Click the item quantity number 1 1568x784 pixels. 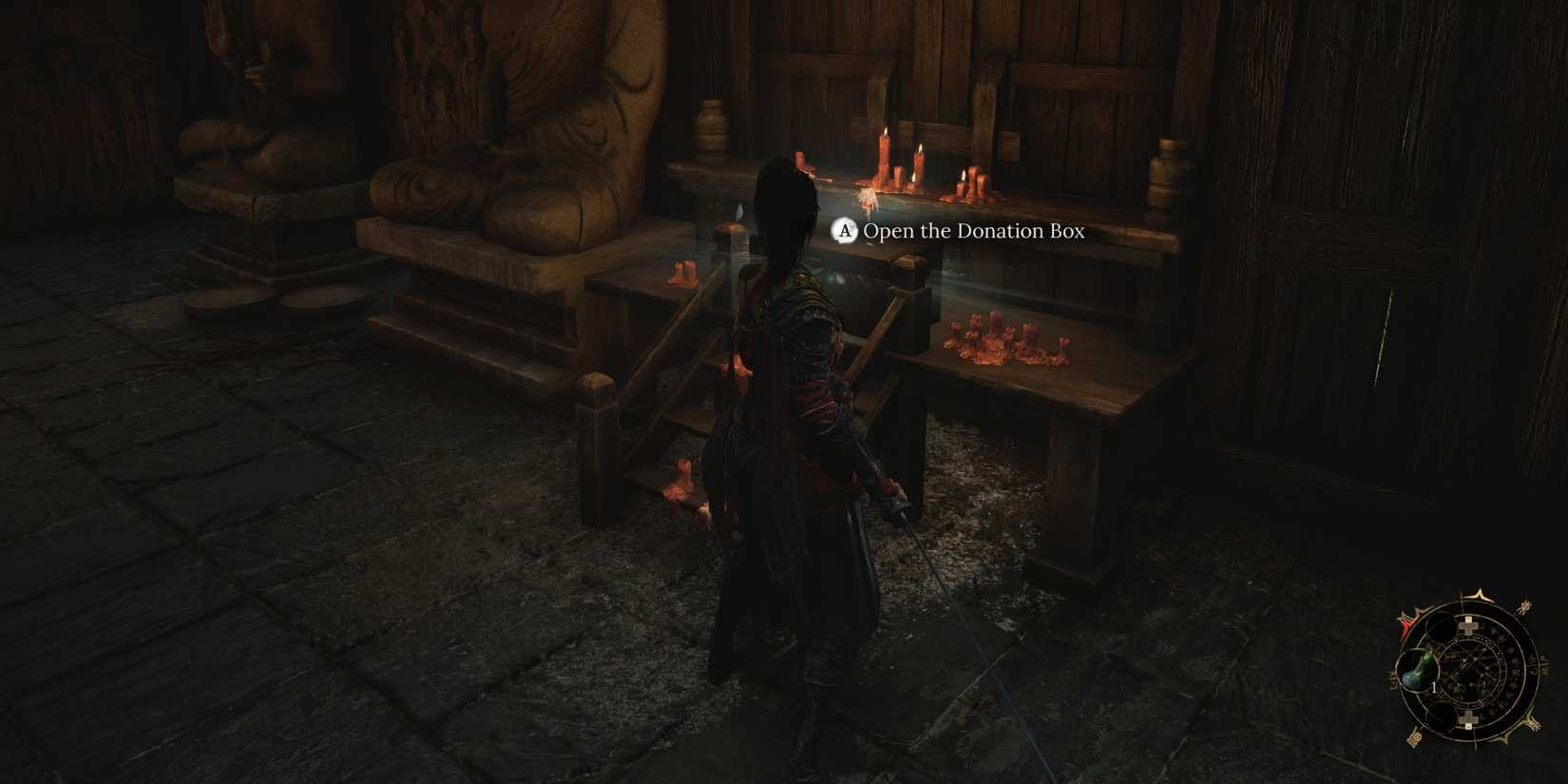[x=1433, y=687]
